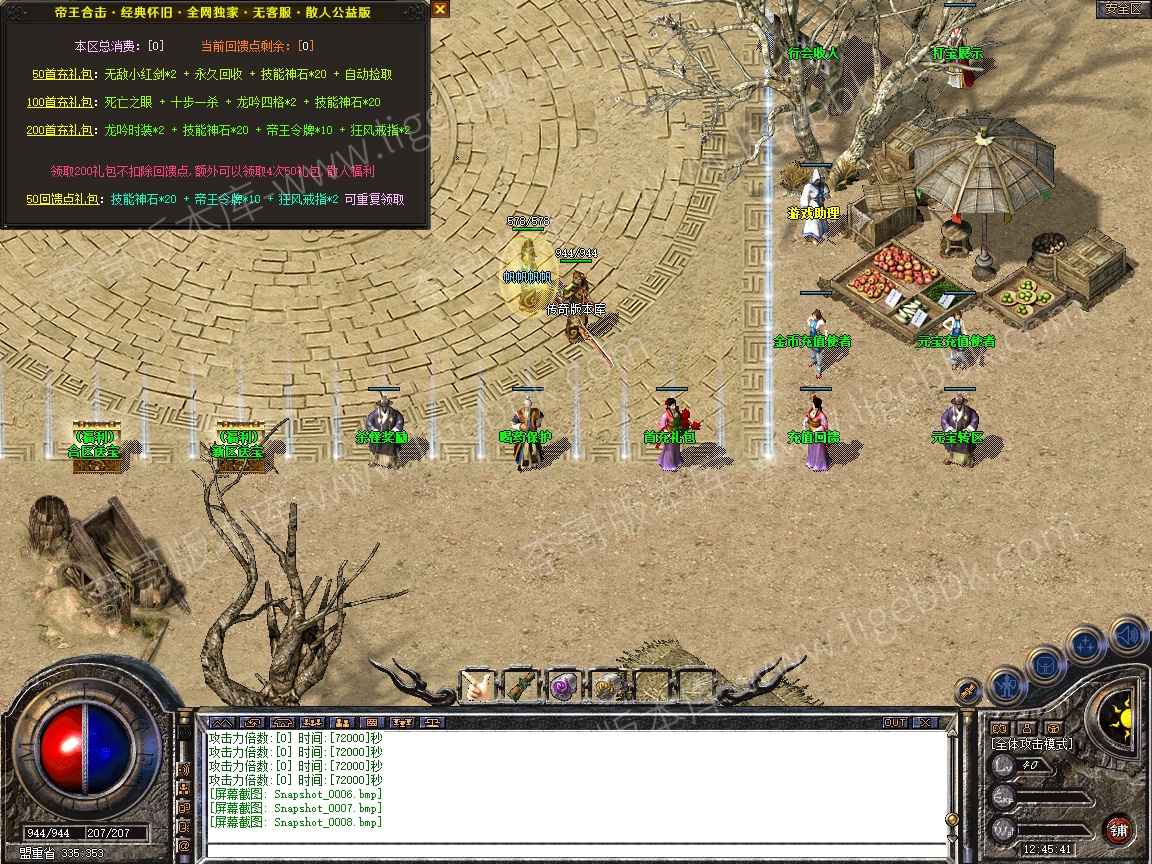Click the small crossed-scroll orange round icon
The height and width of the screenshot is (864, 1152).
pyautogui.click(x=967, y=691)
